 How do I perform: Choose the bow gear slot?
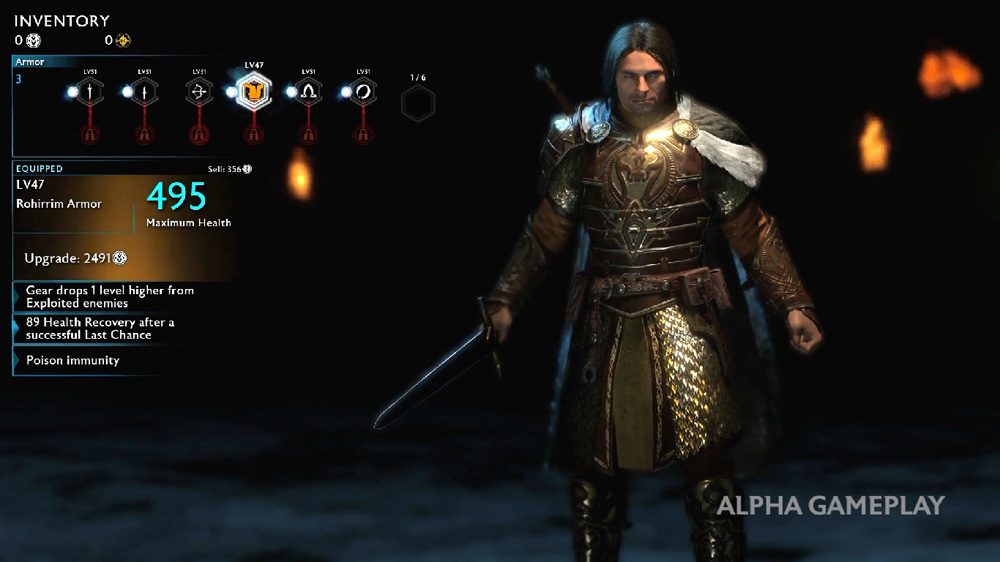click(x=199, y=92)
